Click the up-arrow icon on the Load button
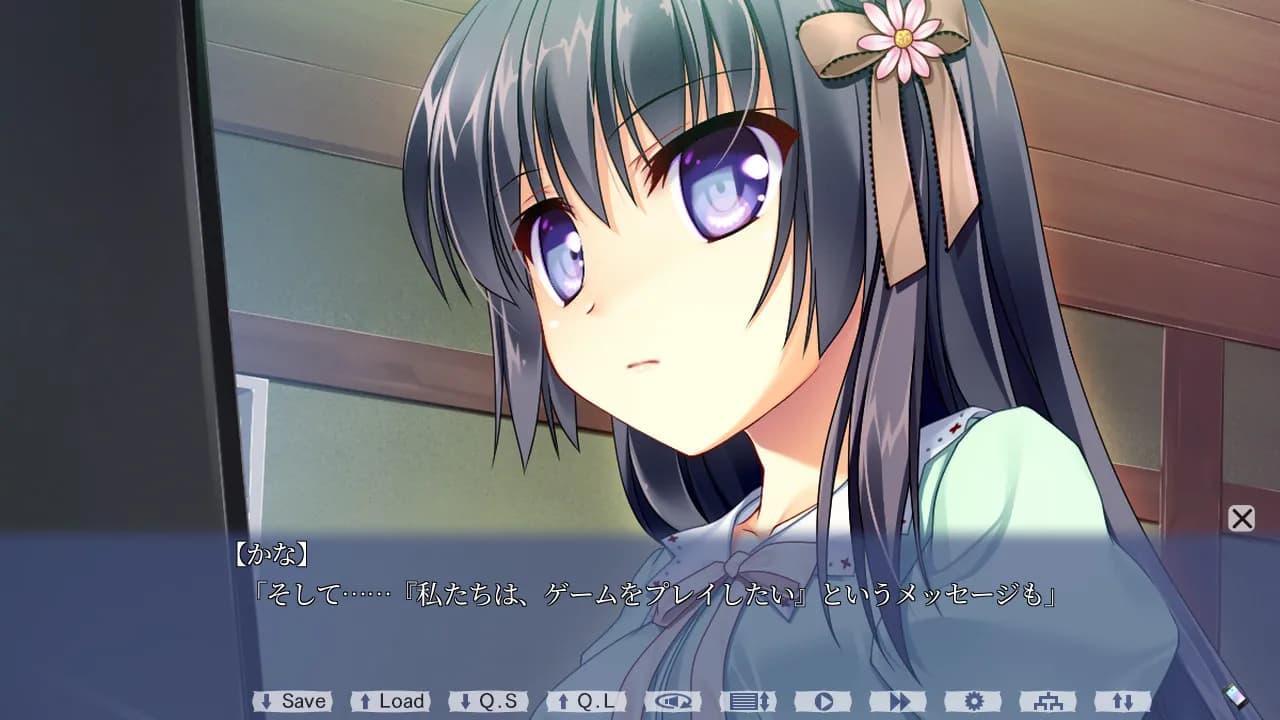The height and width of the screenshot is (720, 1280). [364, 701]
